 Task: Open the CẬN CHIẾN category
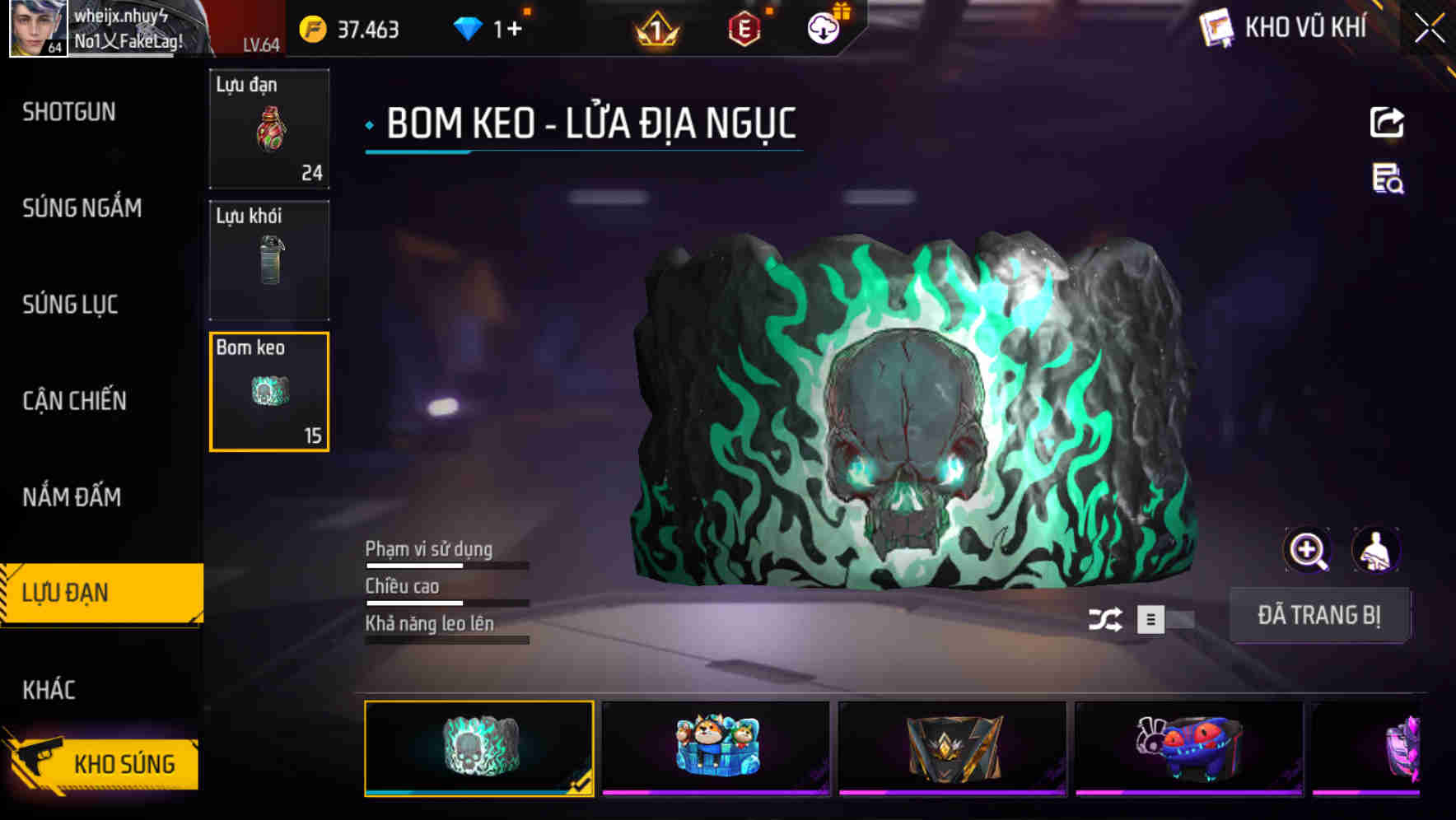74,401
